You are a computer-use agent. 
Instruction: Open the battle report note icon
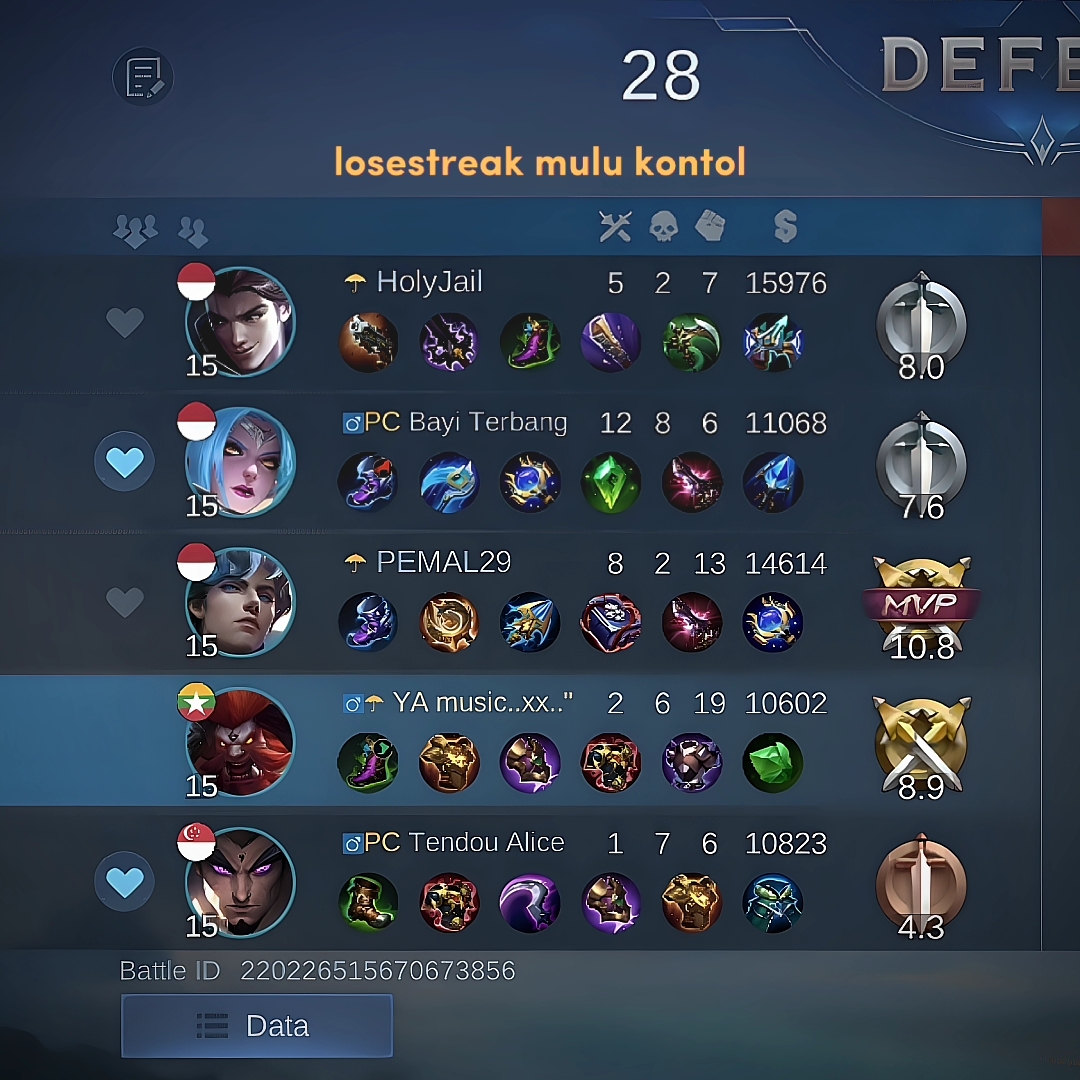(143, 77)
